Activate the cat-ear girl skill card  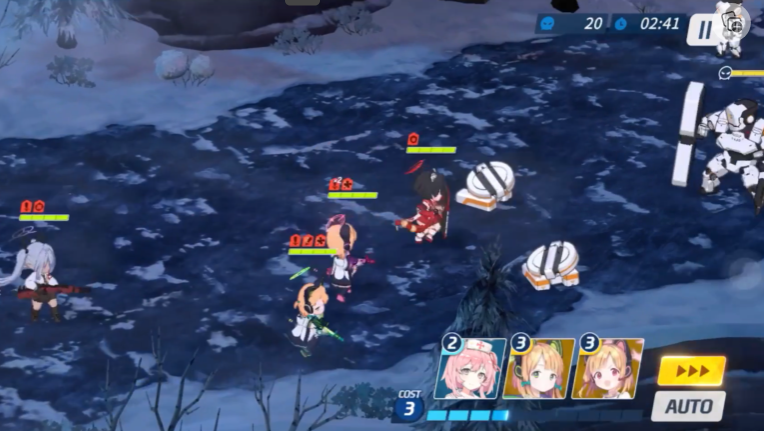click(607, 369)
